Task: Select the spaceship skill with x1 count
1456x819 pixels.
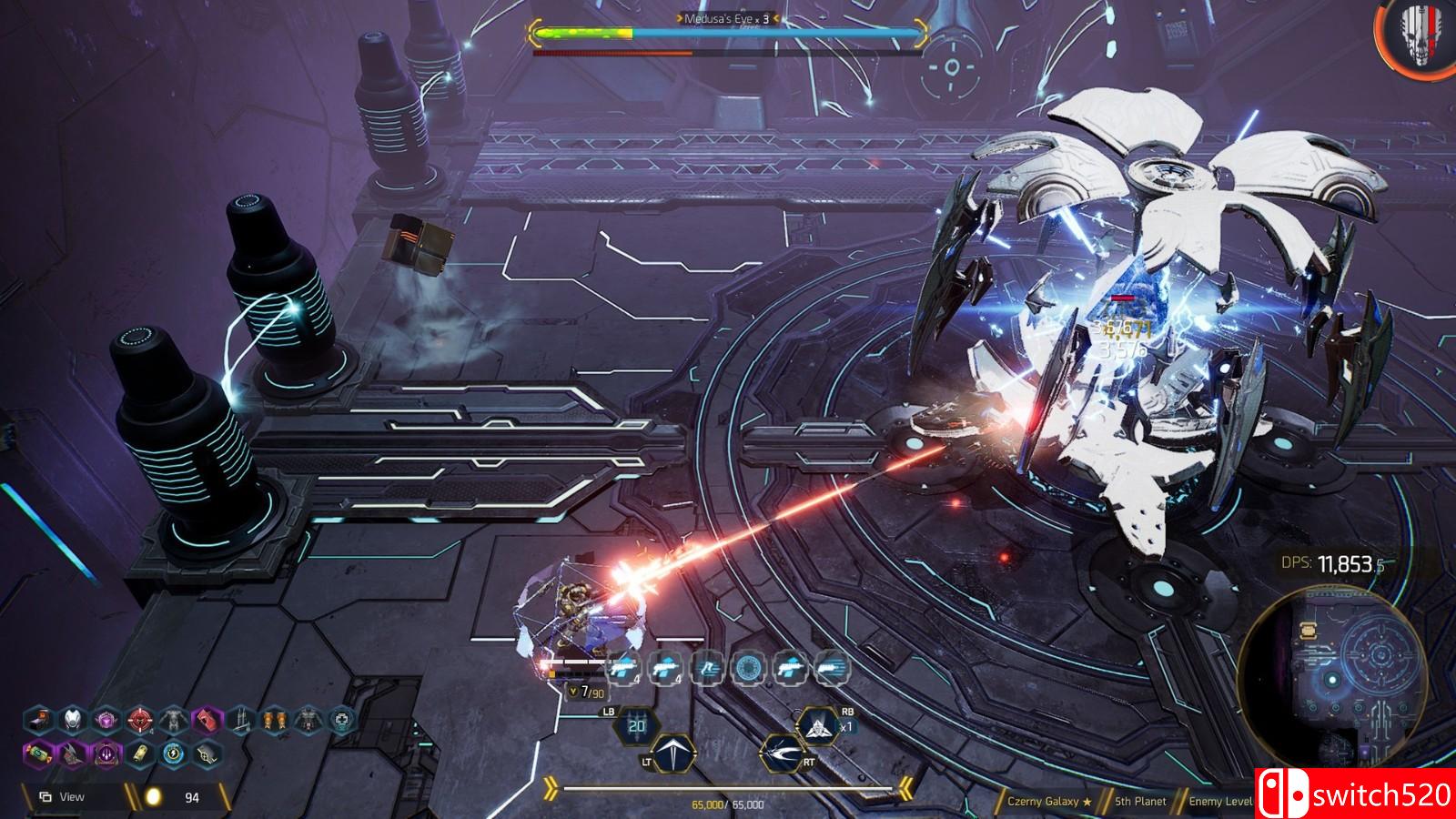Action: (x=816, y=725)
